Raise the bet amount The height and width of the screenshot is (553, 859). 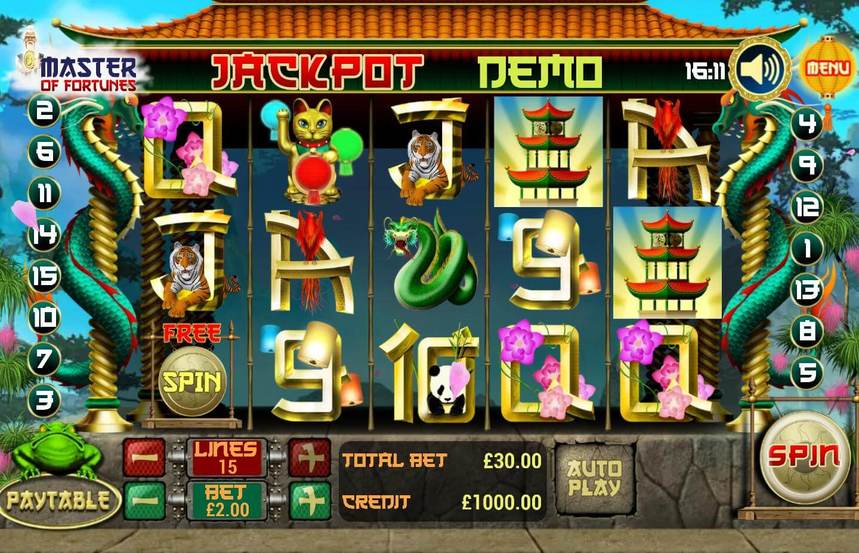pos(309,499)
